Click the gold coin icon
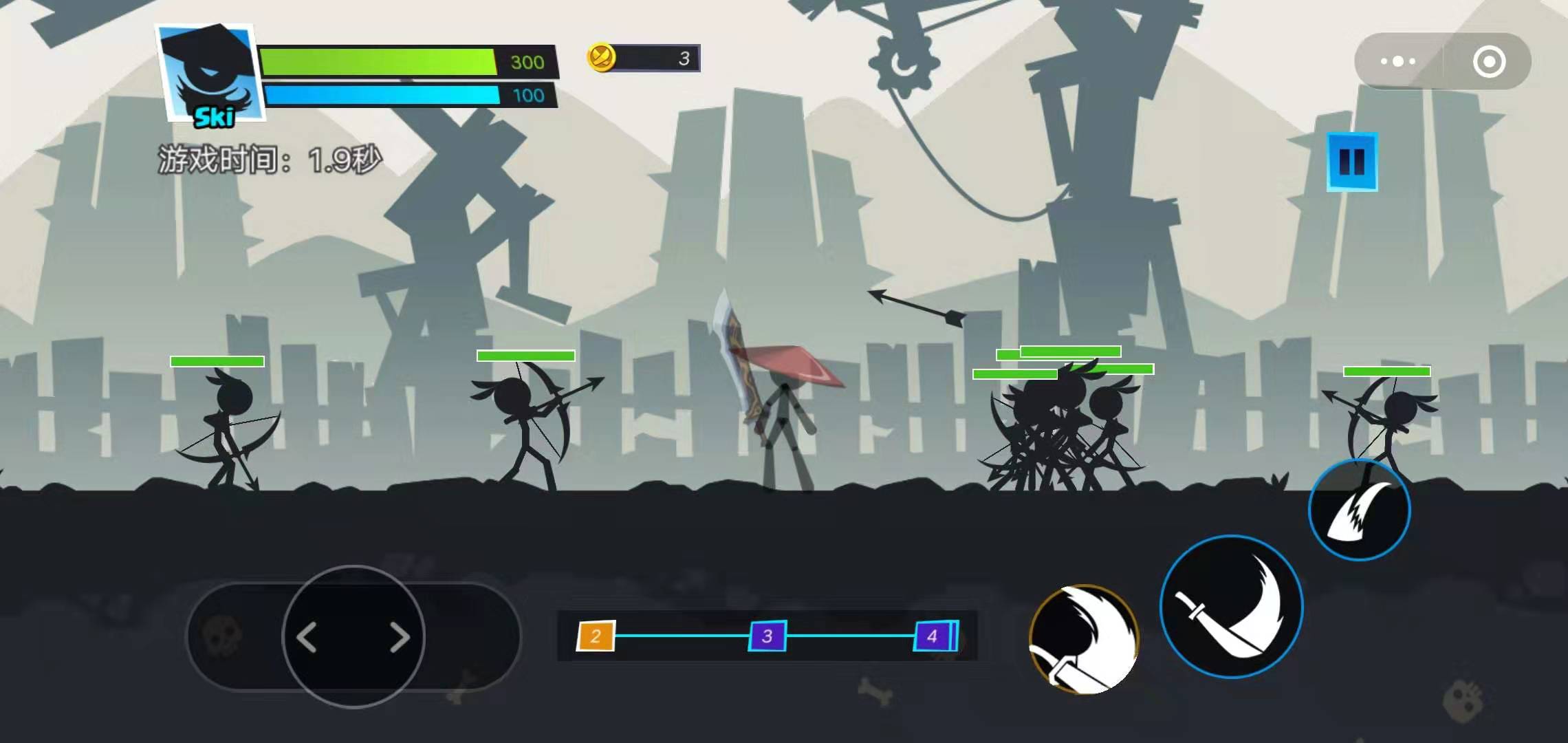 (x=601, y=57)
